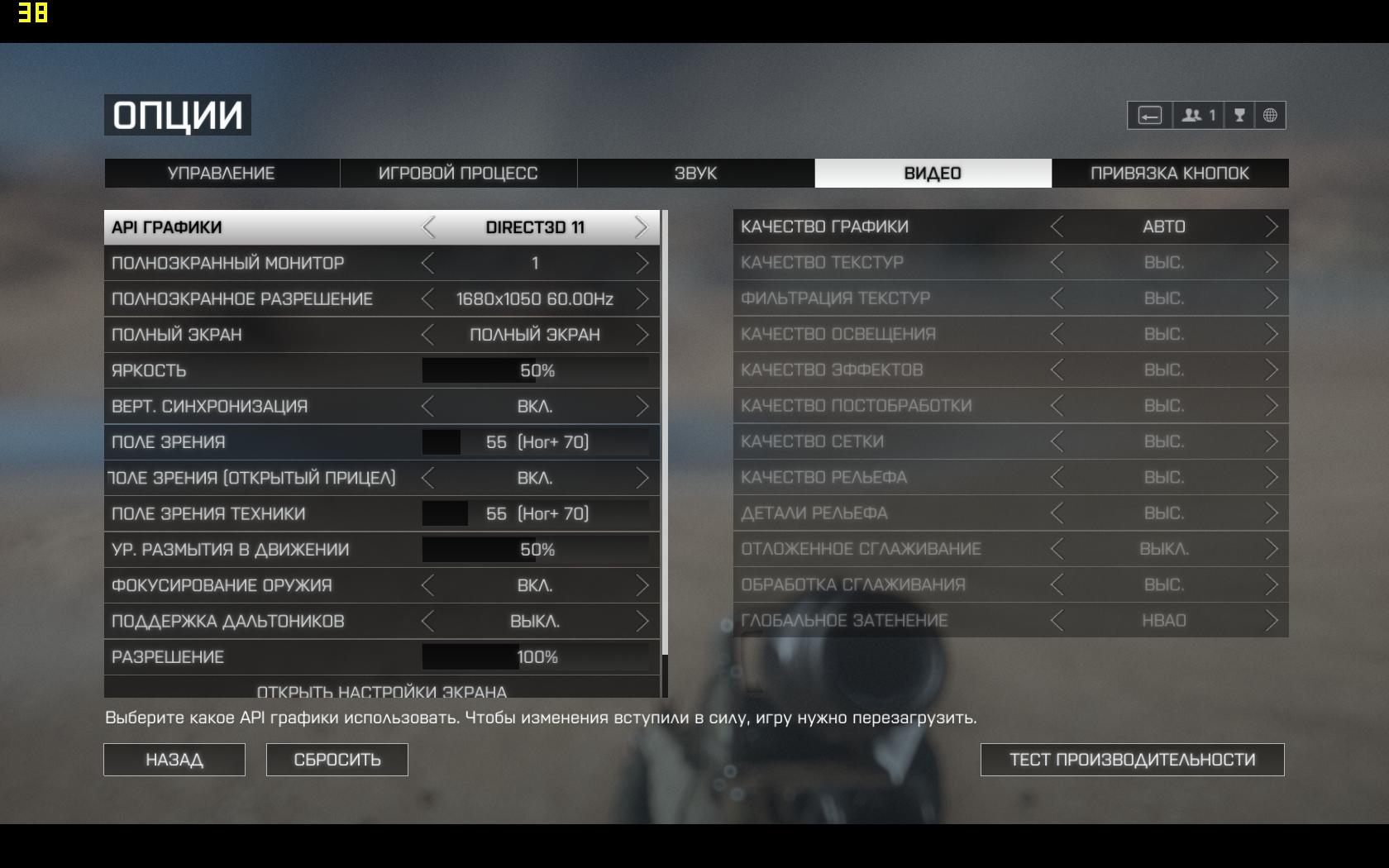Open the globe icon at top right
Viewport: 1389px width, 868px height.
point(1270,116)
